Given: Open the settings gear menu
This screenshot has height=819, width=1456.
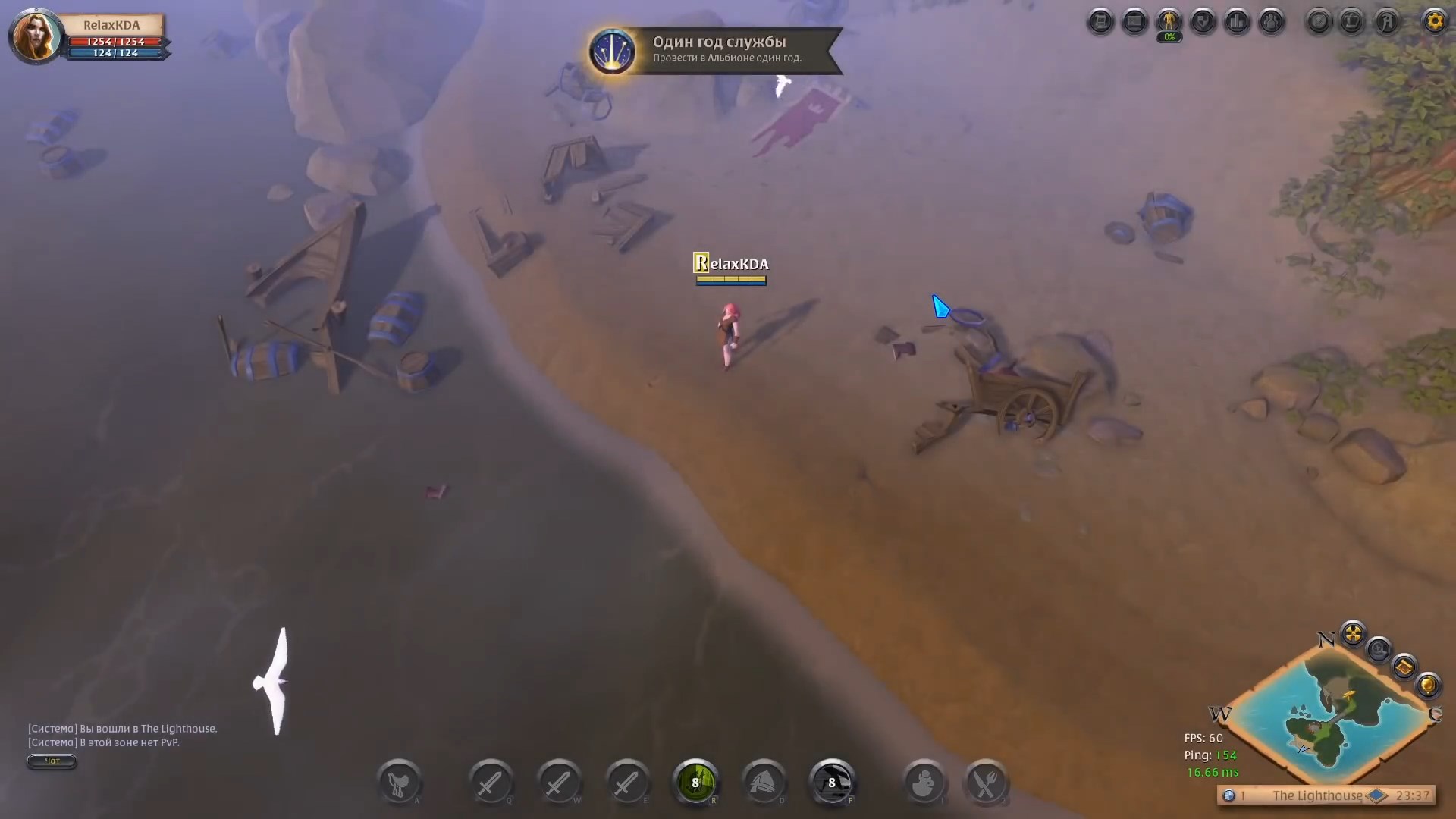Looking at the screenshot, I should point(1436,21).
